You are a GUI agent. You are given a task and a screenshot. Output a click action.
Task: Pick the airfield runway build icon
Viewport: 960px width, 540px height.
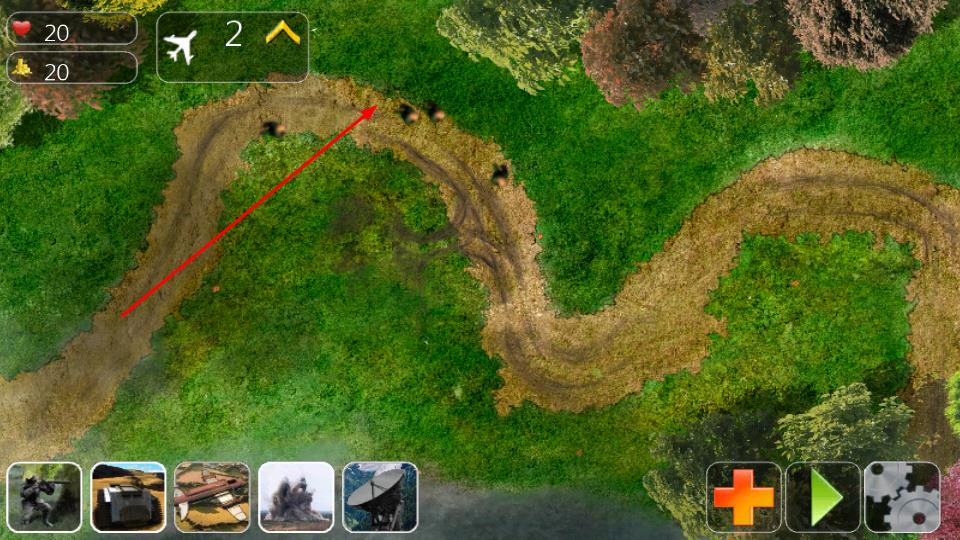pyautogui.click(x=212, y=497)
